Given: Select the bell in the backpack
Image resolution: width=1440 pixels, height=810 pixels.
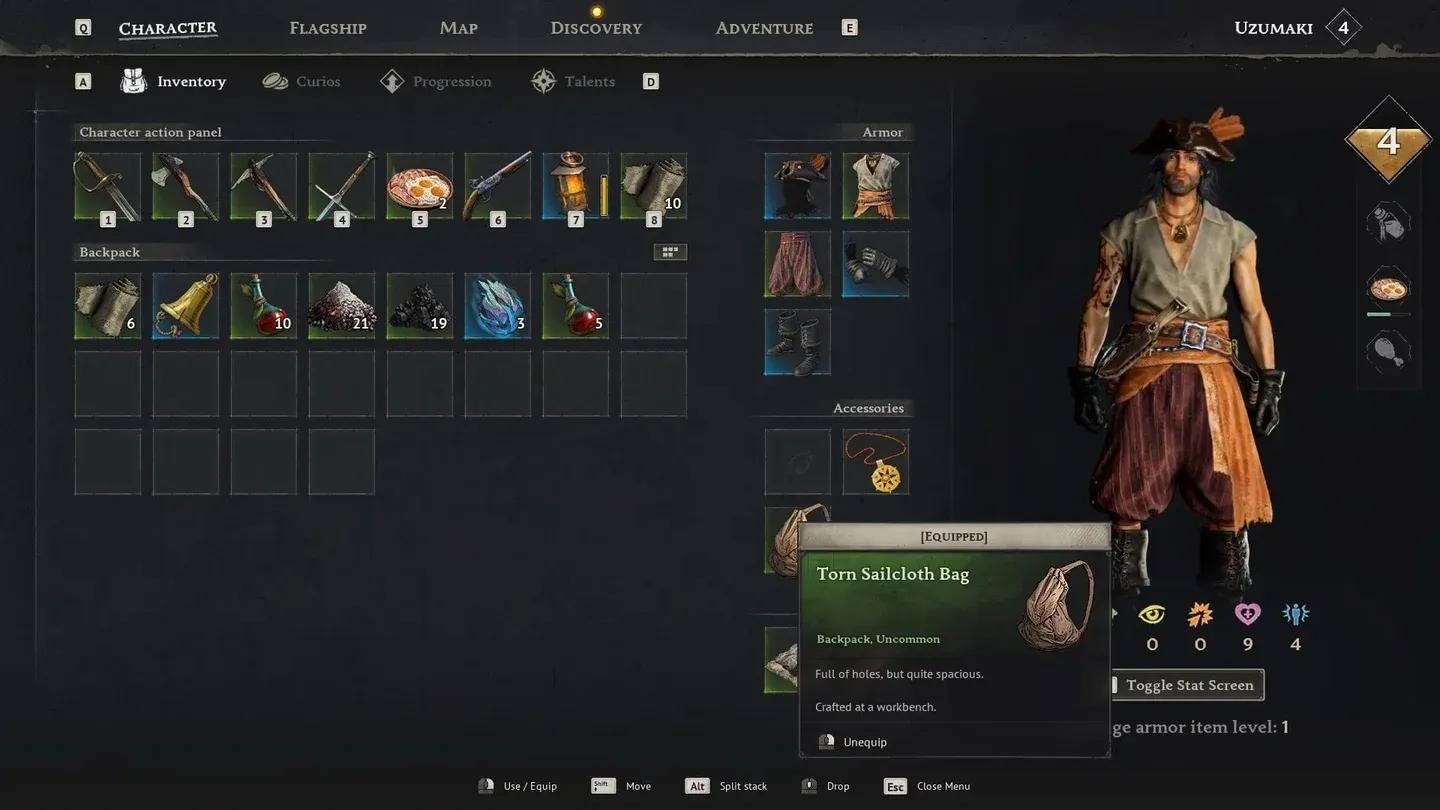Looking at the screenshot, I should pyautogui.click(x=185, y=304).
